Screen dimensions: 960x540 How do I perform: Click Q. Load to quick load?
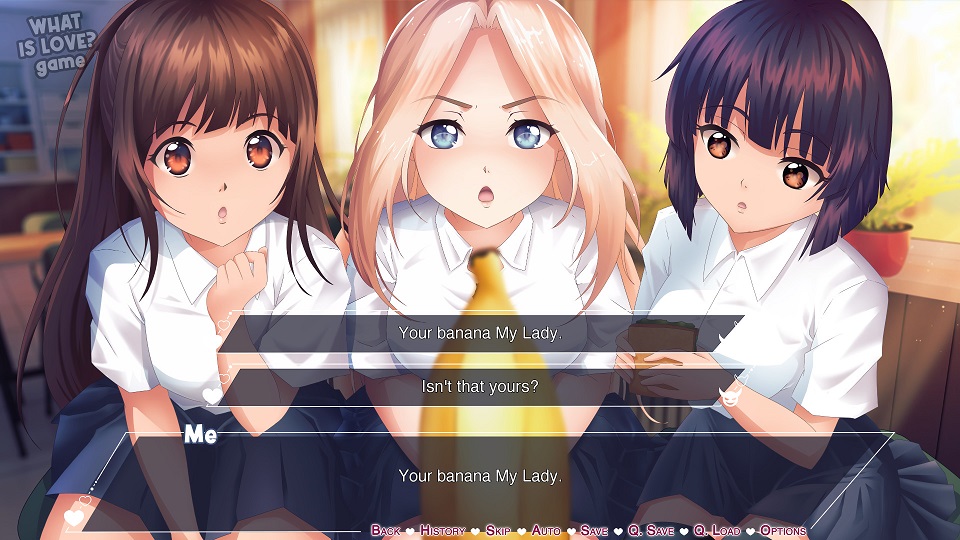[717, 530]
